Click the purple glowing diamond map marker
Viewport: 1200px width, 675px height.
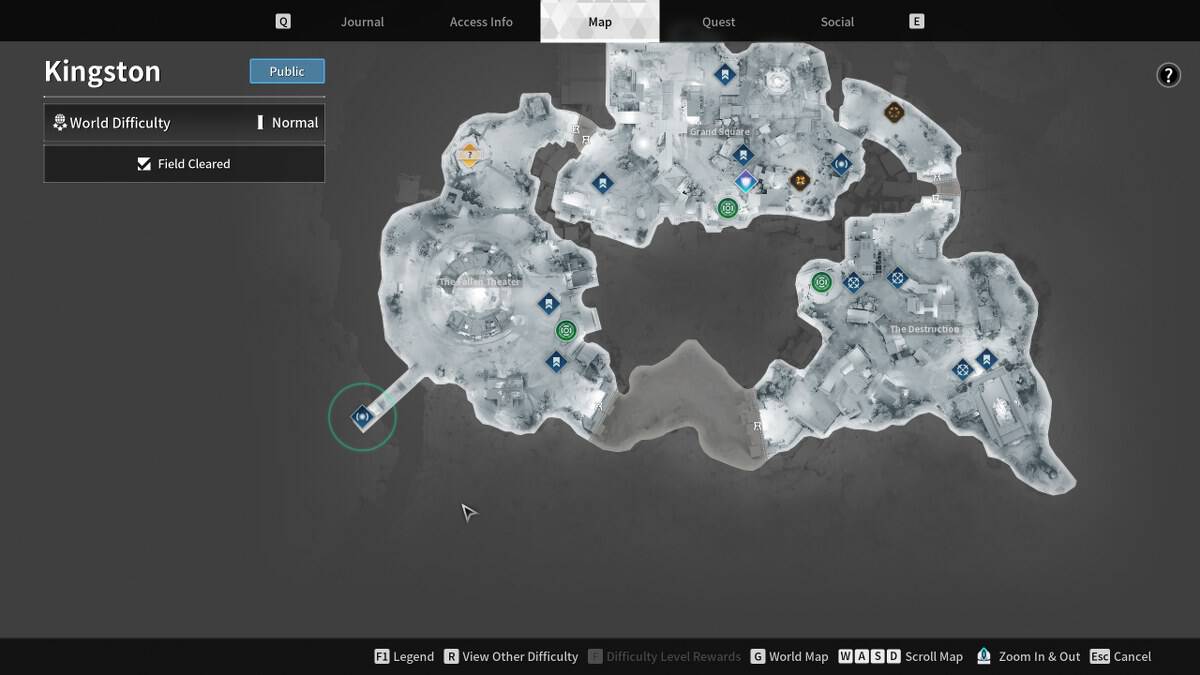point(745,182)
